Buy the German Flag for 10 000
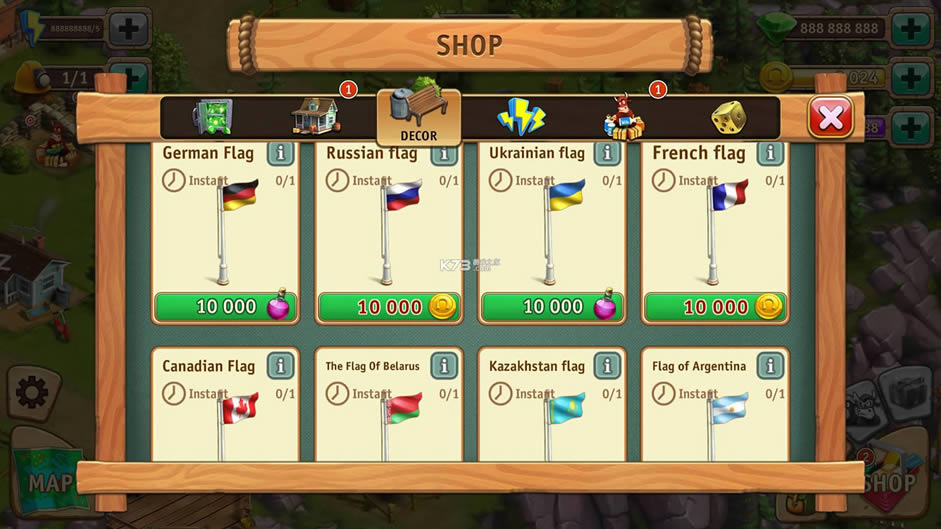This screenshot has height=529, width=941. tap(226, 307)
